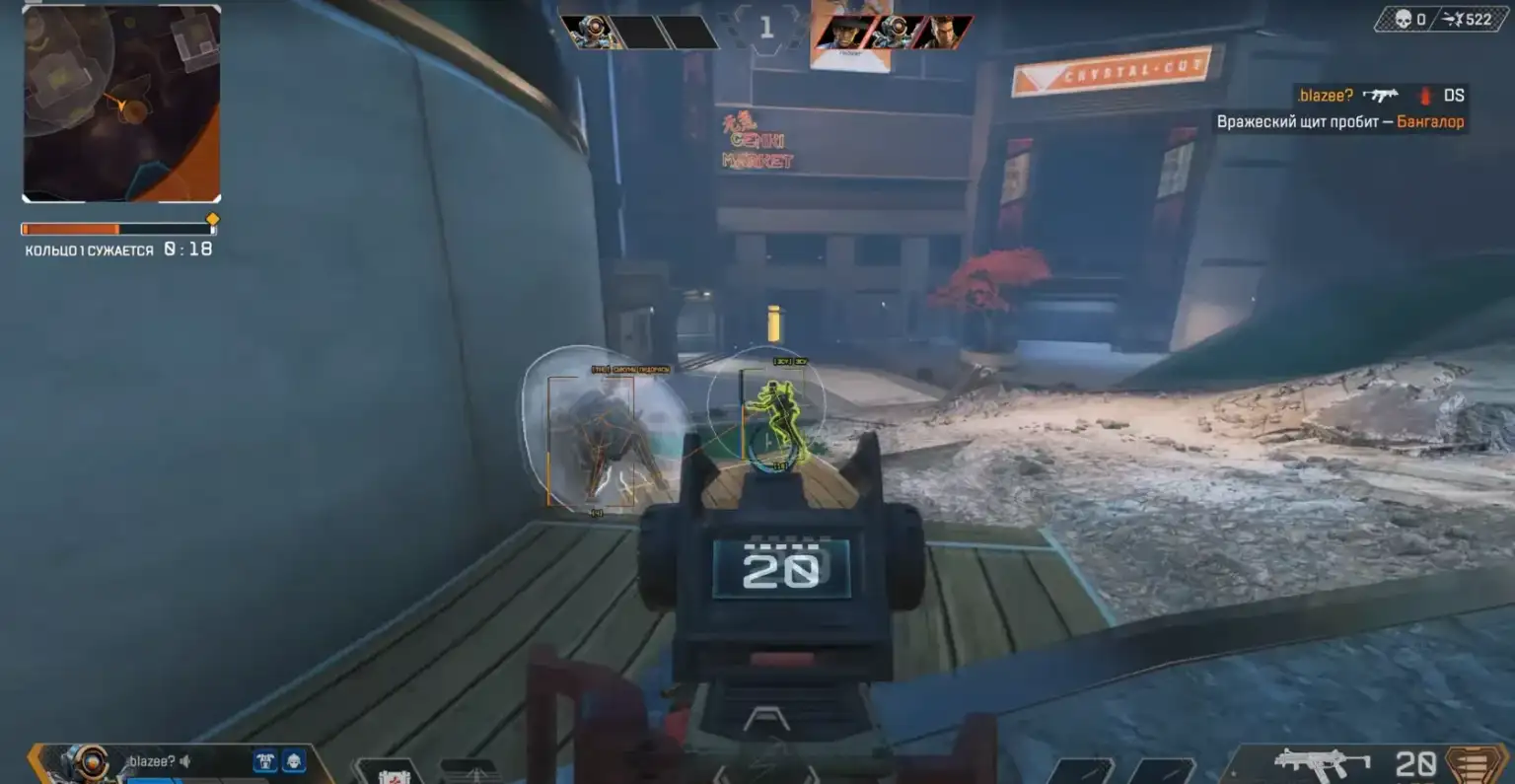
Task: Click the enemy legend portrait wearing a hat
Action: pyautogui.click(x=847, y=33)
